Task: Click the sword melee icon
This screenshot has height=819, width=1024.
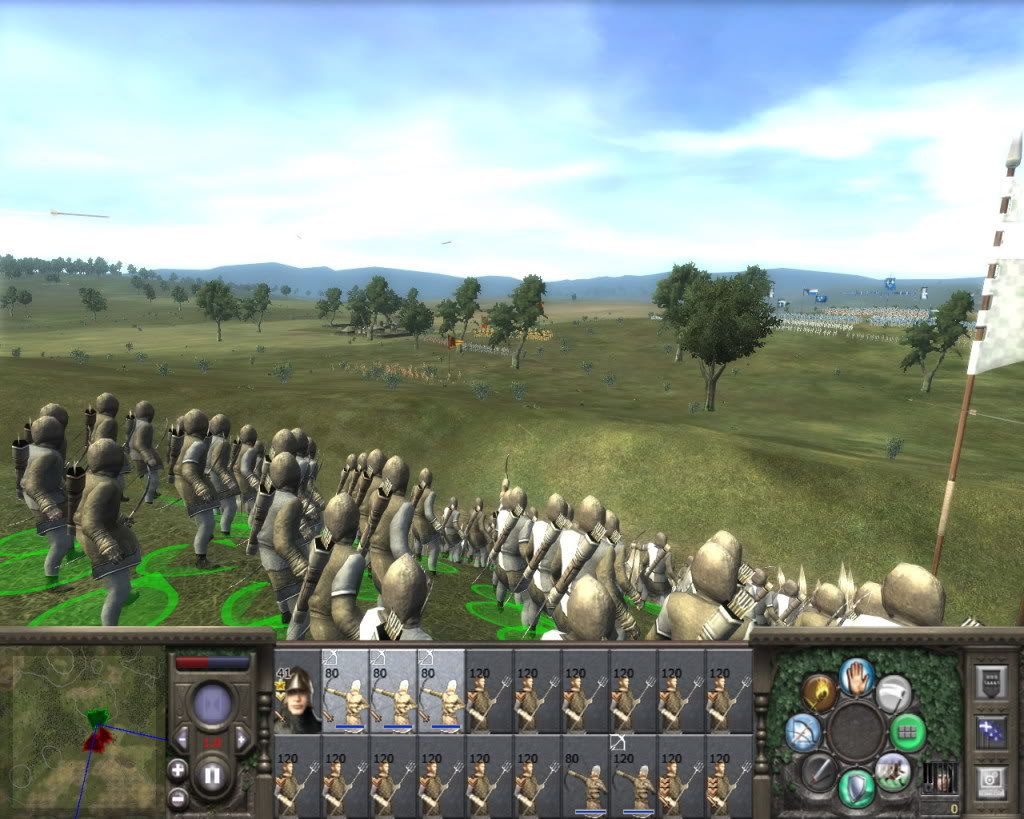Action: pos(819,772)
